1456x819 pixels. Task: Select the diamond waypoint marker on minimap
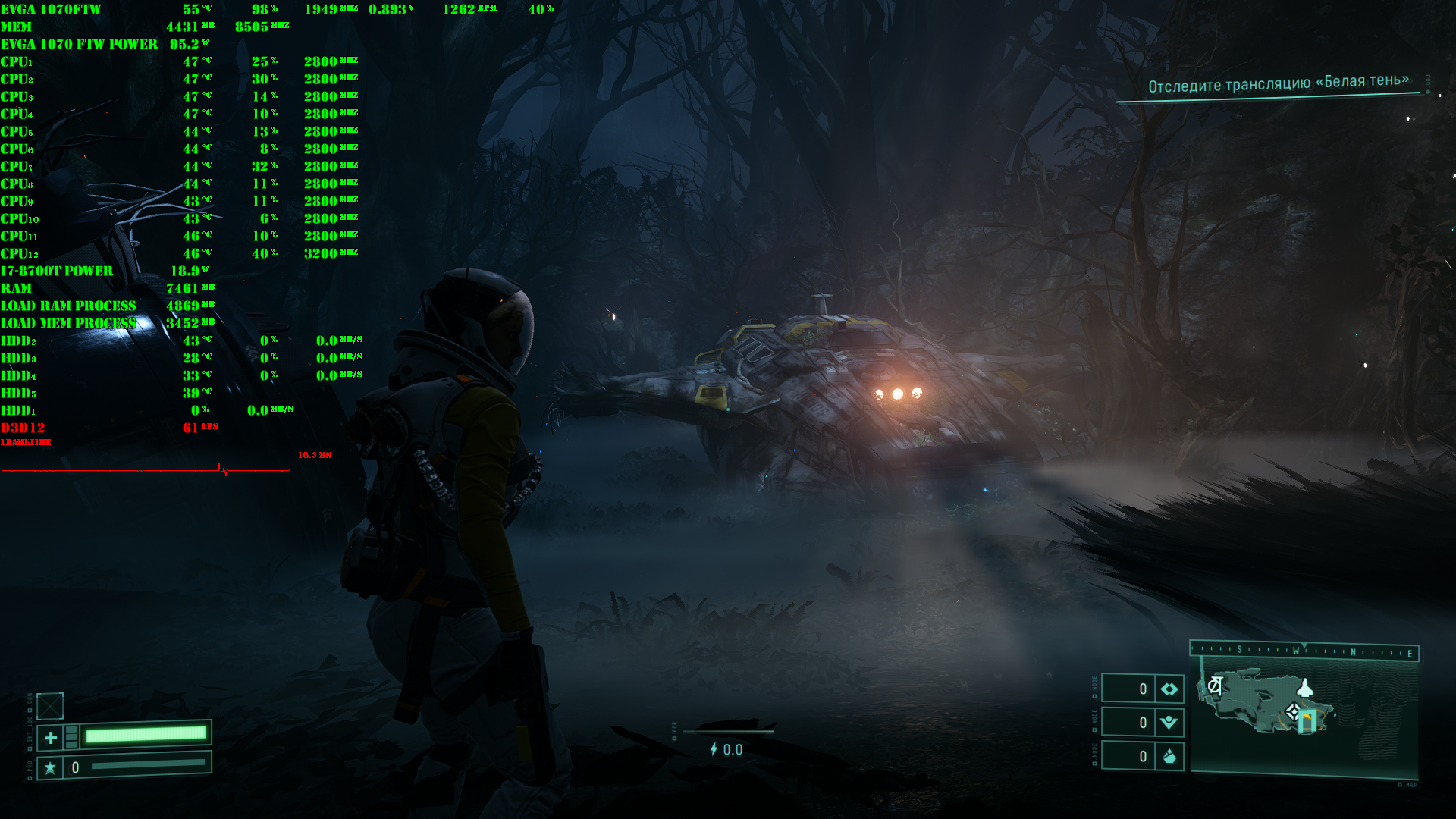tap(1293, 712)
